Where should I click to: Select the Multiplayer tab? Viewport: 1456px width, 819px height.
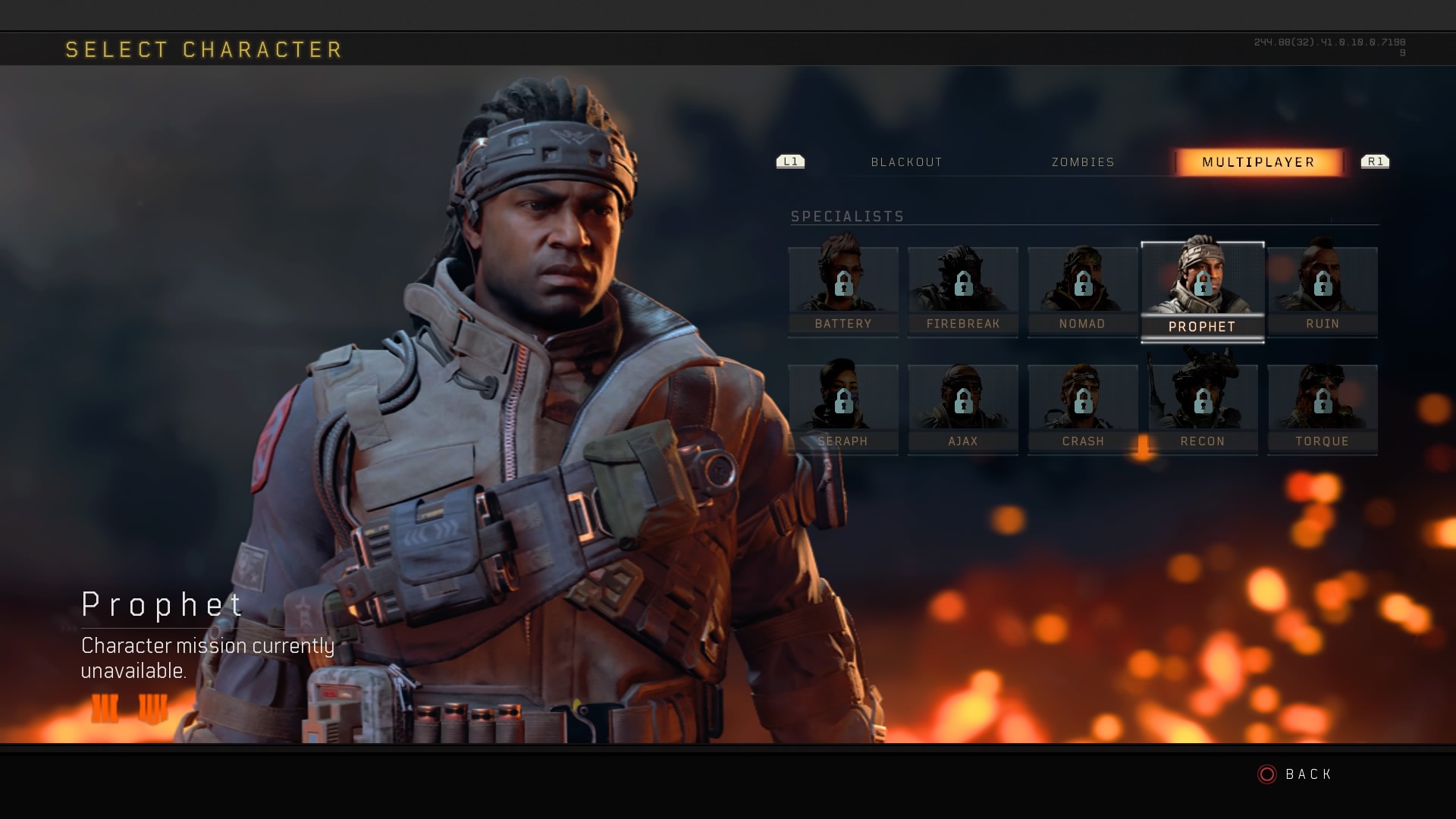click(x=1258, y=162)
